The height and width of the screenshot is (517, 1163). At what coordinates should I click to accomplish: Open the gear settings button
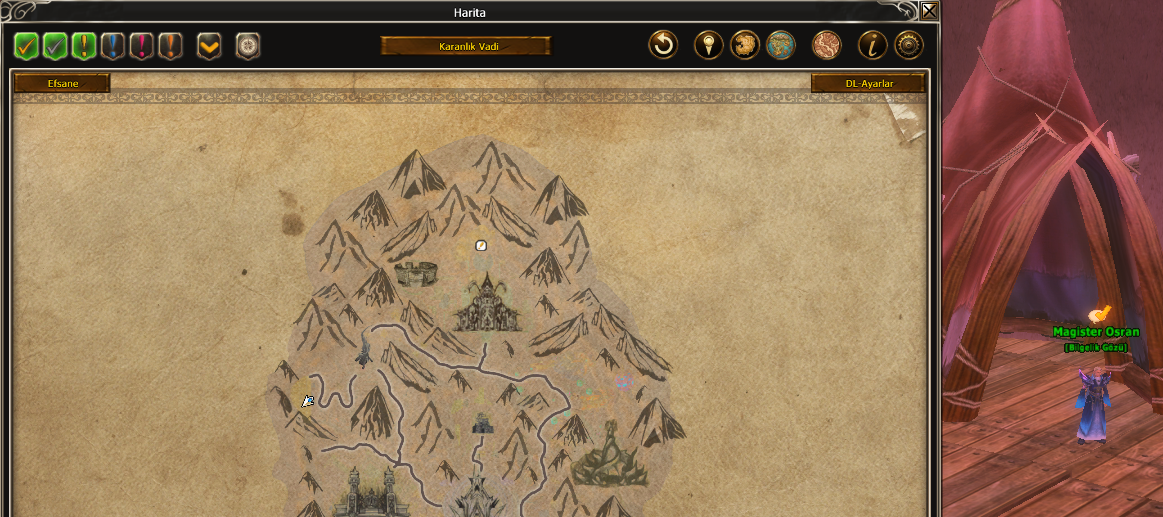click(x=908, y=45)
